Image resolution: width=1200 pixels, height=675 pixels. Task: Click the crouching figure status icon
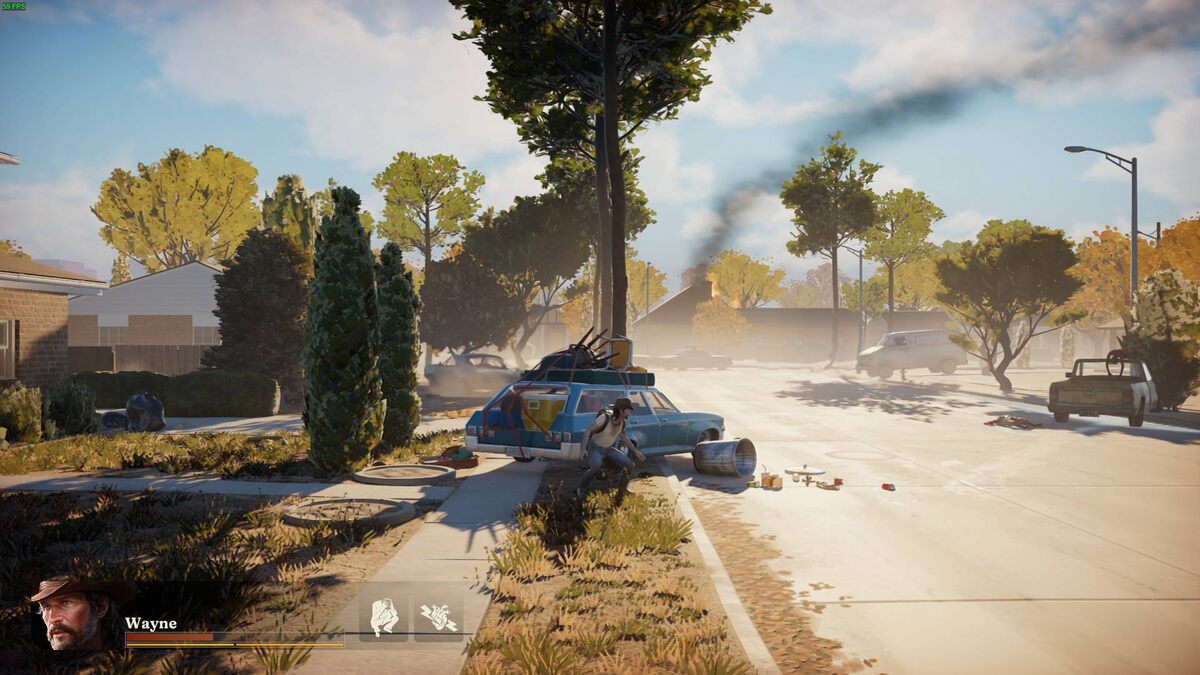pyautogui.click(x=384, y=616)
